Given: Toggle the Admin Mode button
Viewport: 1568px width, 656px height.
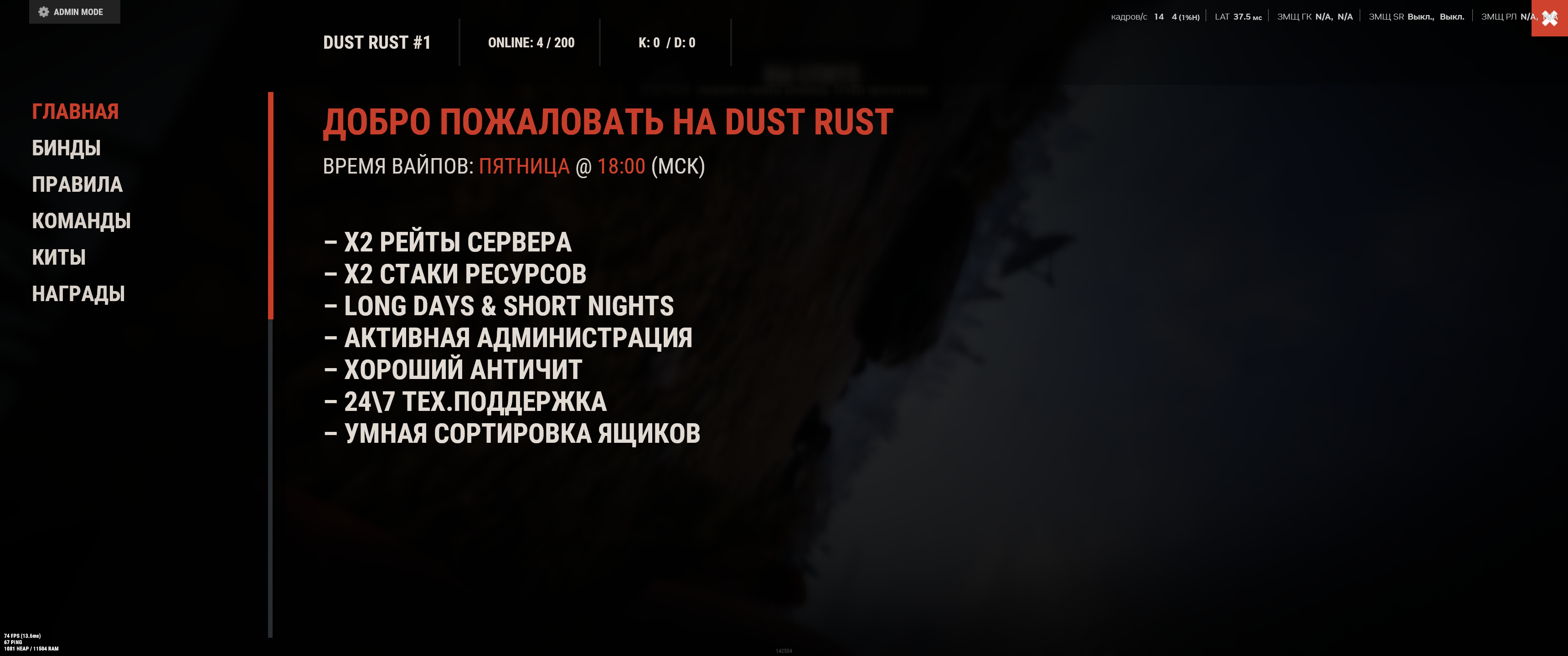Looking at the screenshot, I should tap(74, 11).
